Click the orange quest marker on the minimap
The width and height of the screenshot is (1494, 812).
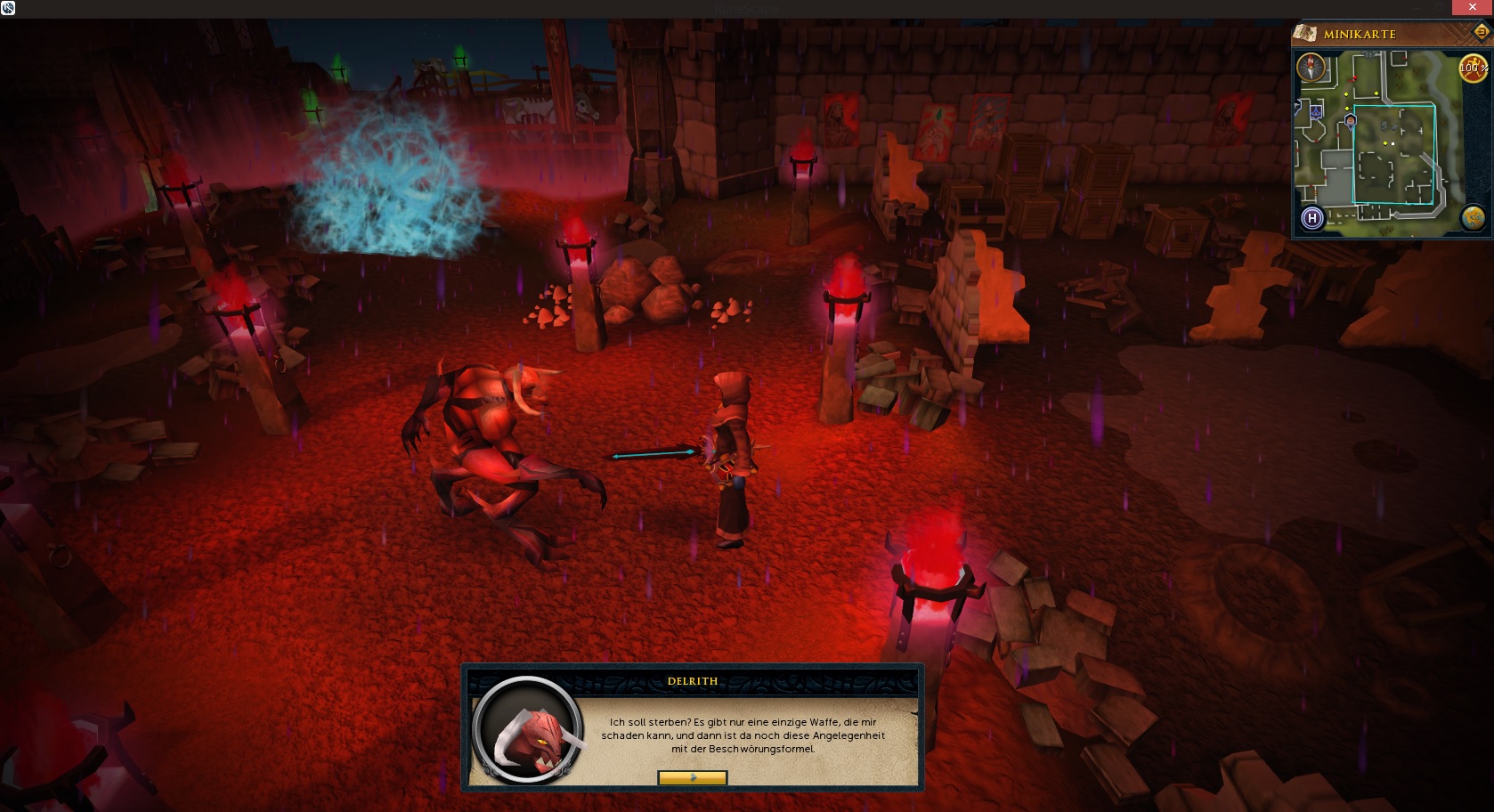click(x=1351, y=120)
